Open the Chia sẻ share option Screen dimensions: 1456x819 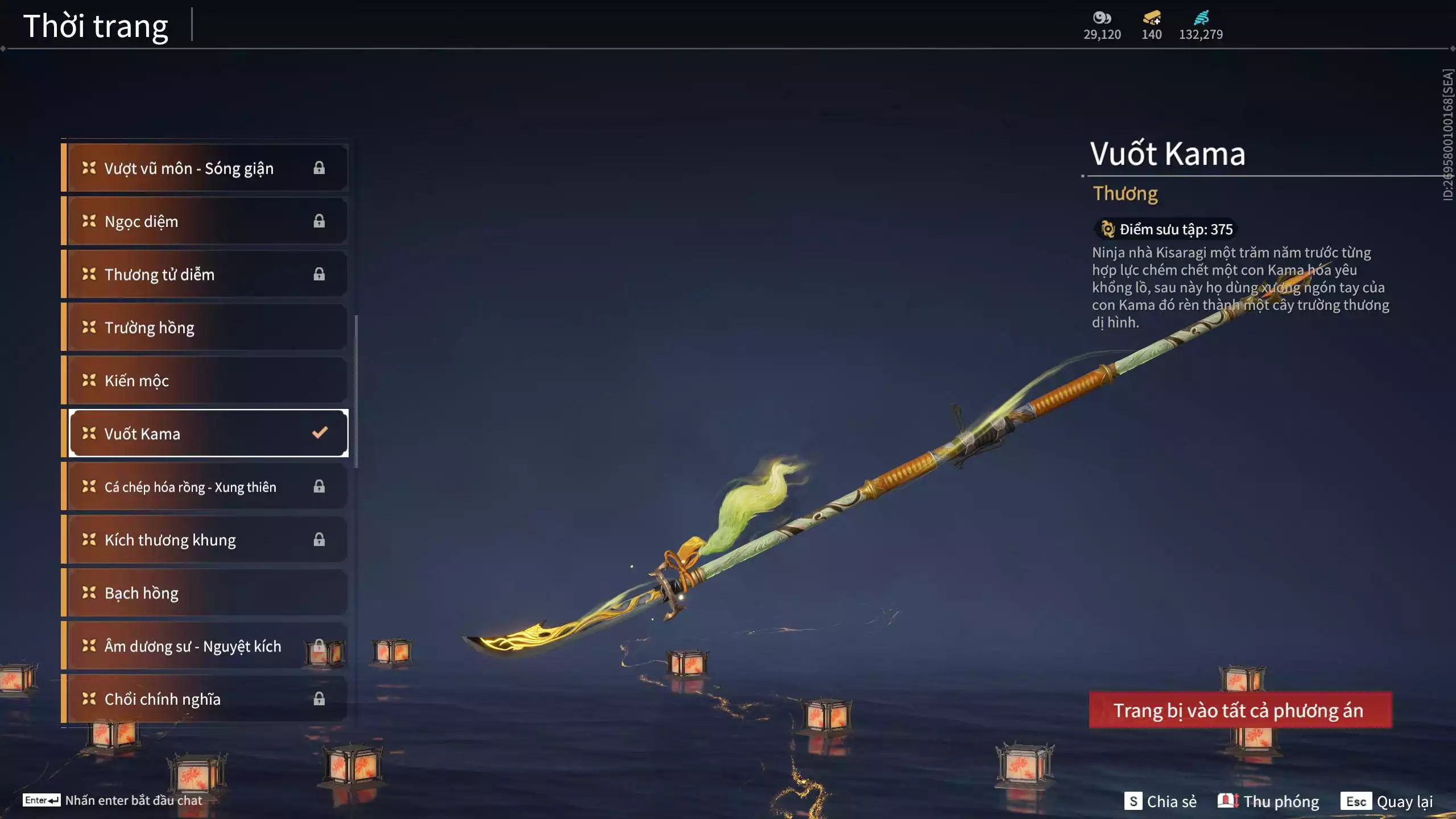(x=1160, y=801)
